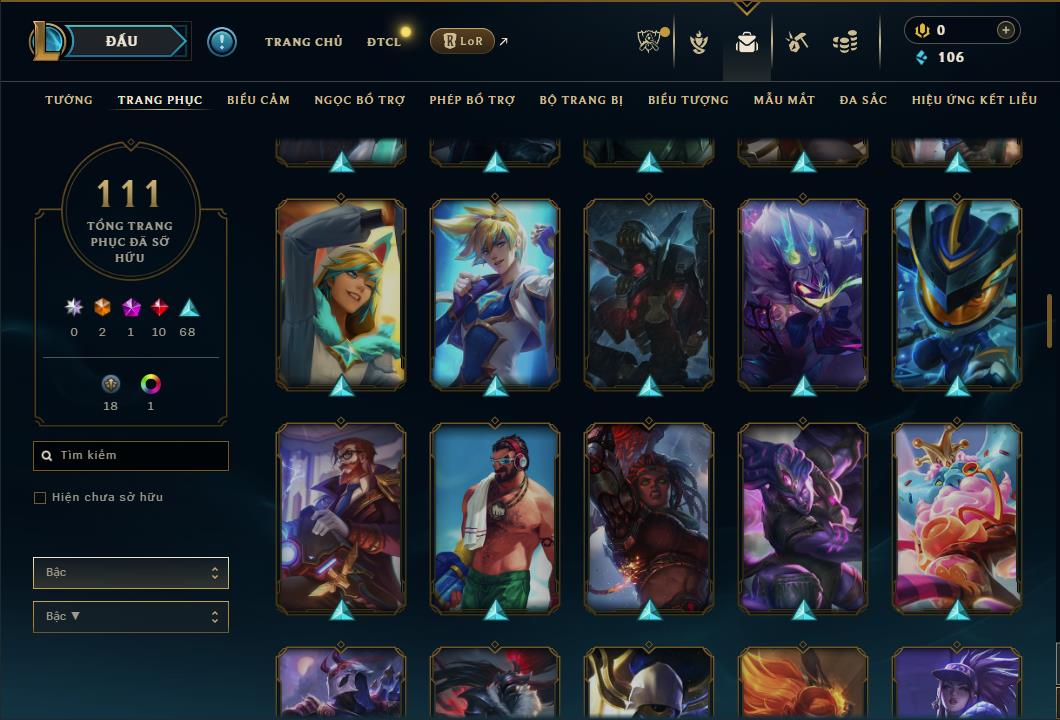
Task: Toggle the Hiện chưa sở hữu checkbox
Action: point(40,498)
